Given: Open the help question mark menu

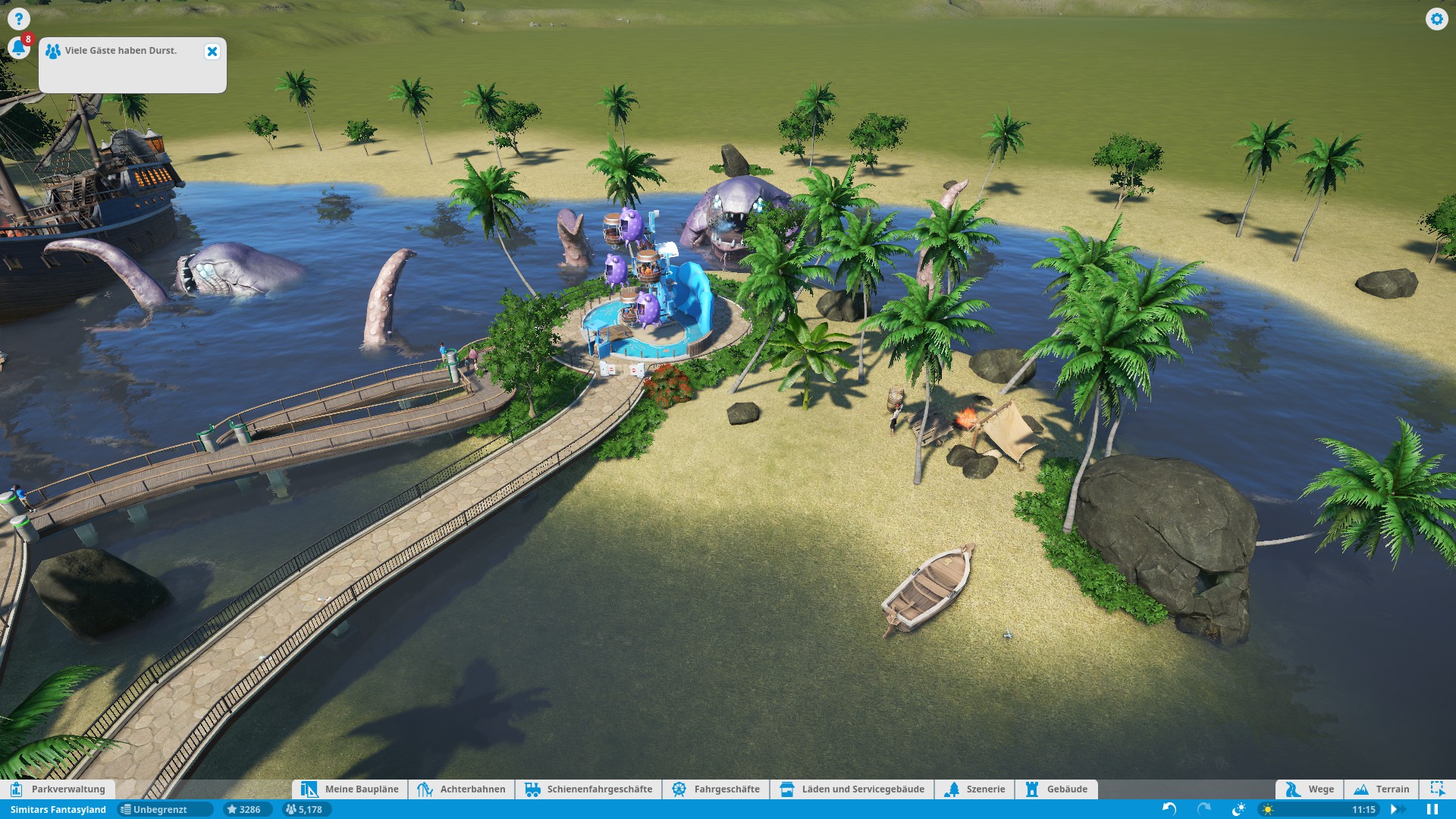Looking at the screenshot, I should tap(18, 18).
